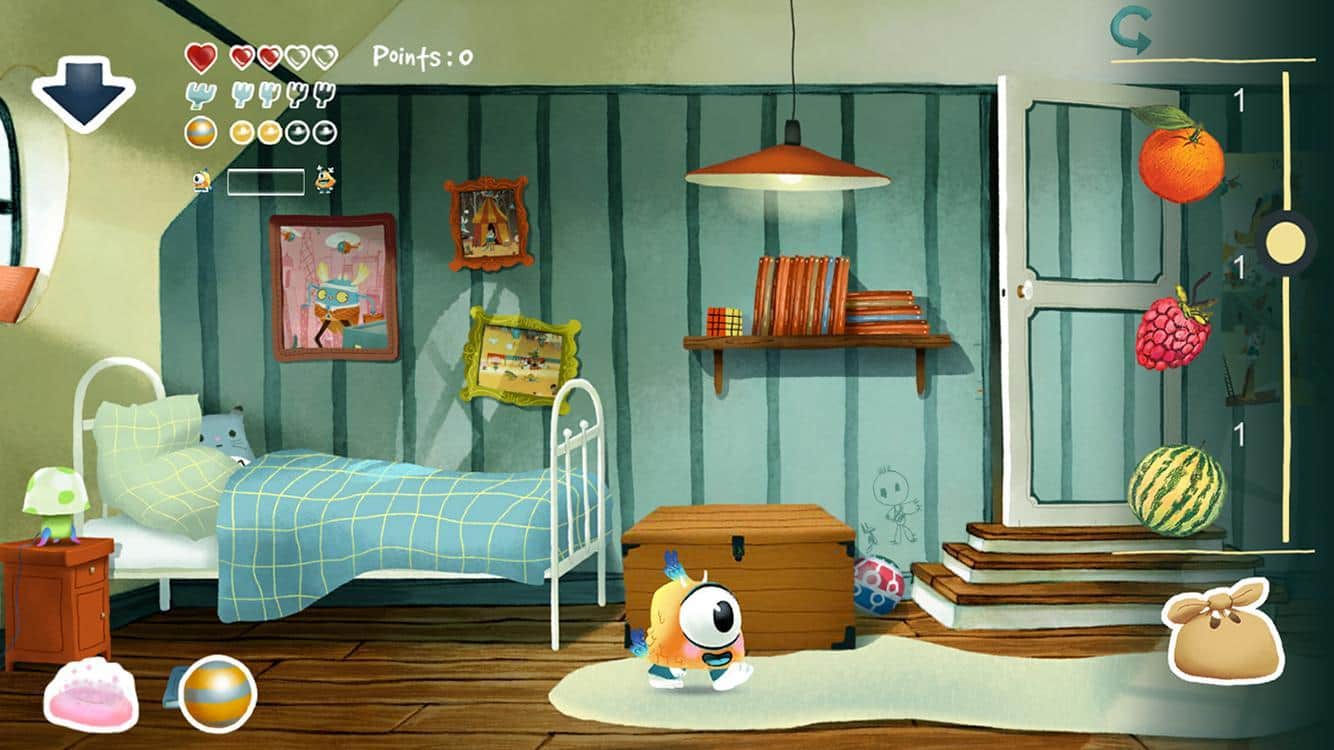Select the orange in the fruit sidebar
The height and width of the screenshot is (750, 1334).
pyautogui.click(x=1183, y=167)
